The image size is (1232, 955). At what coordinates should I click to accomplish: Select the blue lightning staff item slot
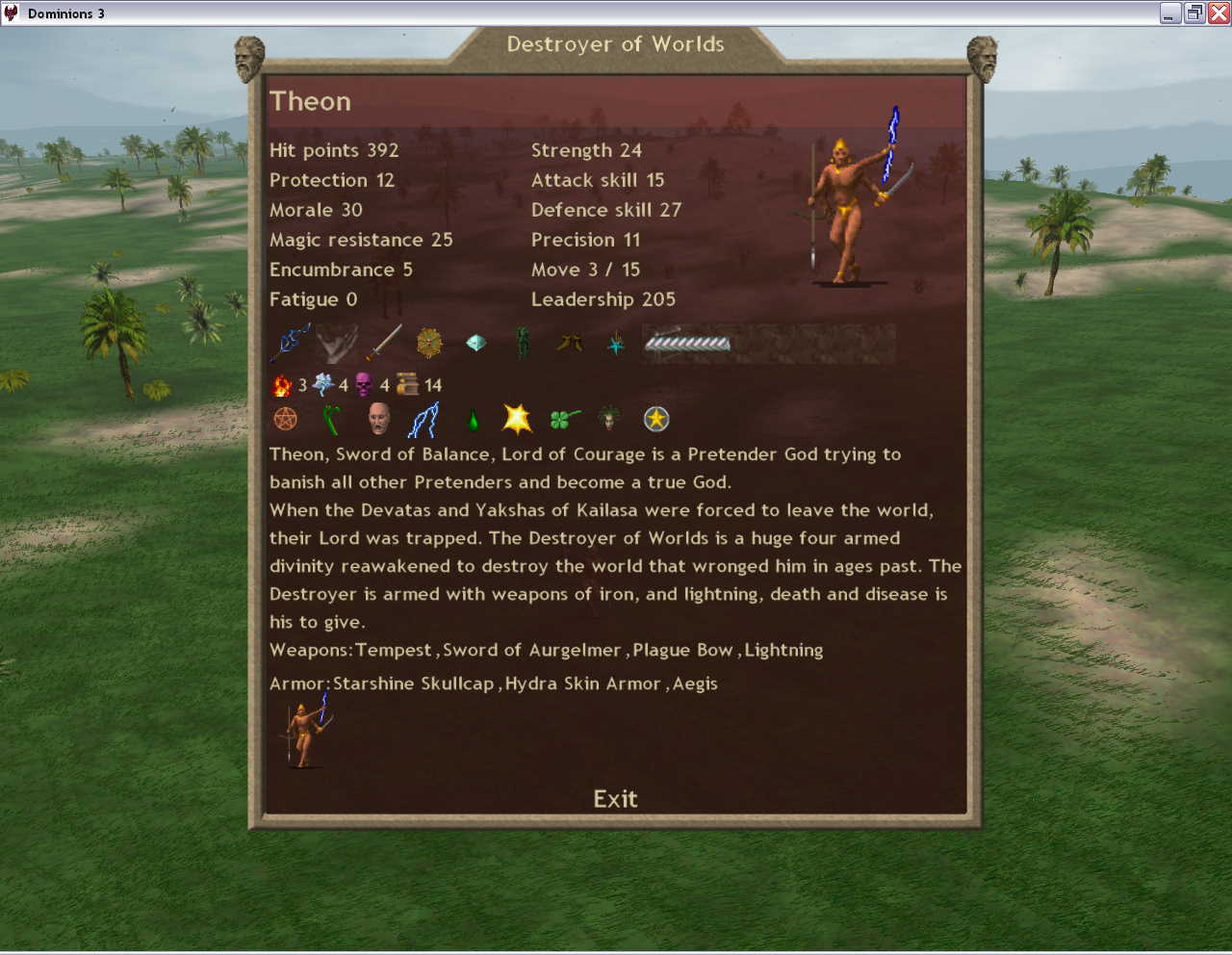click(x=290, y=343)
